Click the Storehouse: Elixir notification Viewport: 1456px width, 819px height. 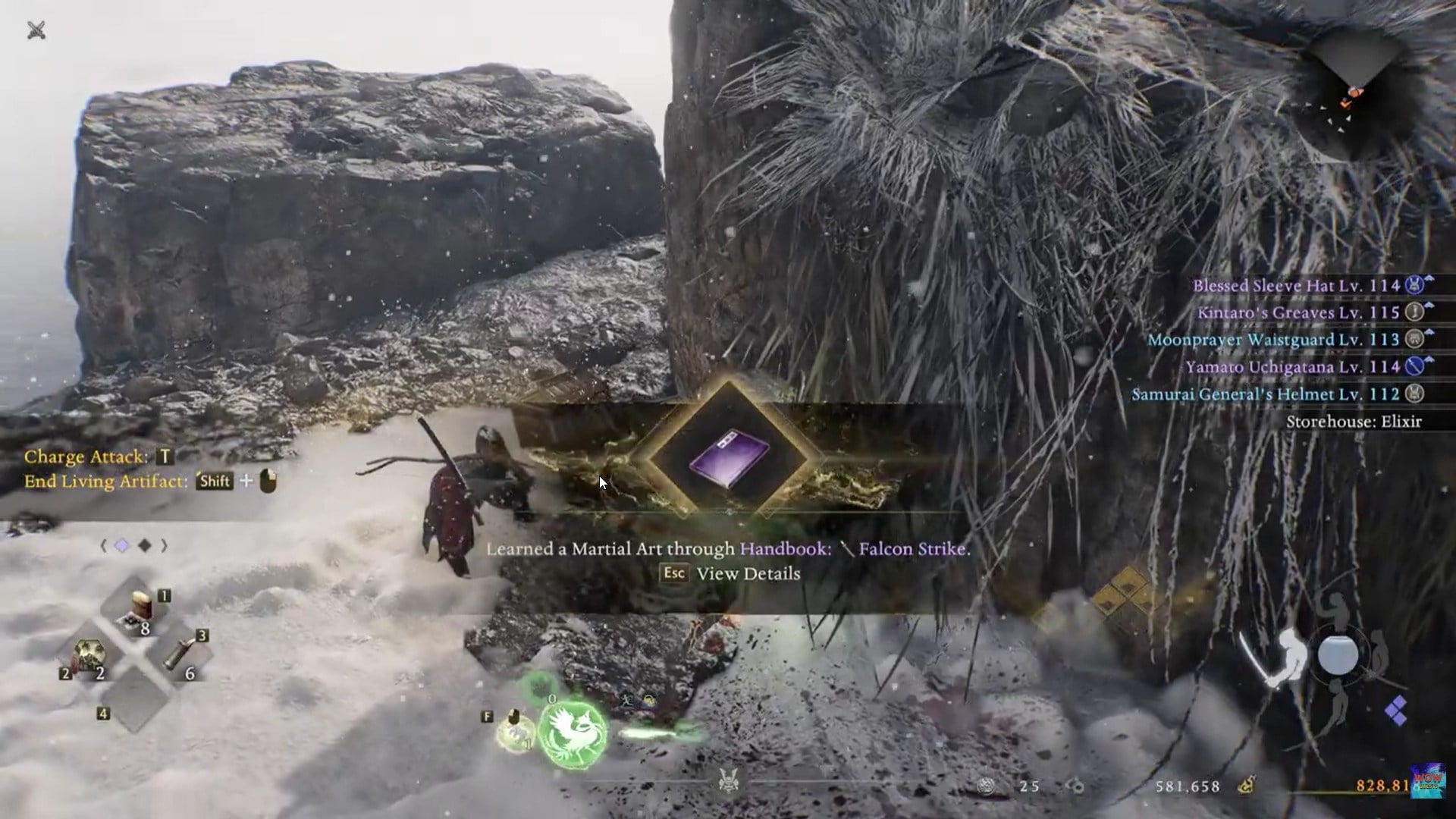1353,422
